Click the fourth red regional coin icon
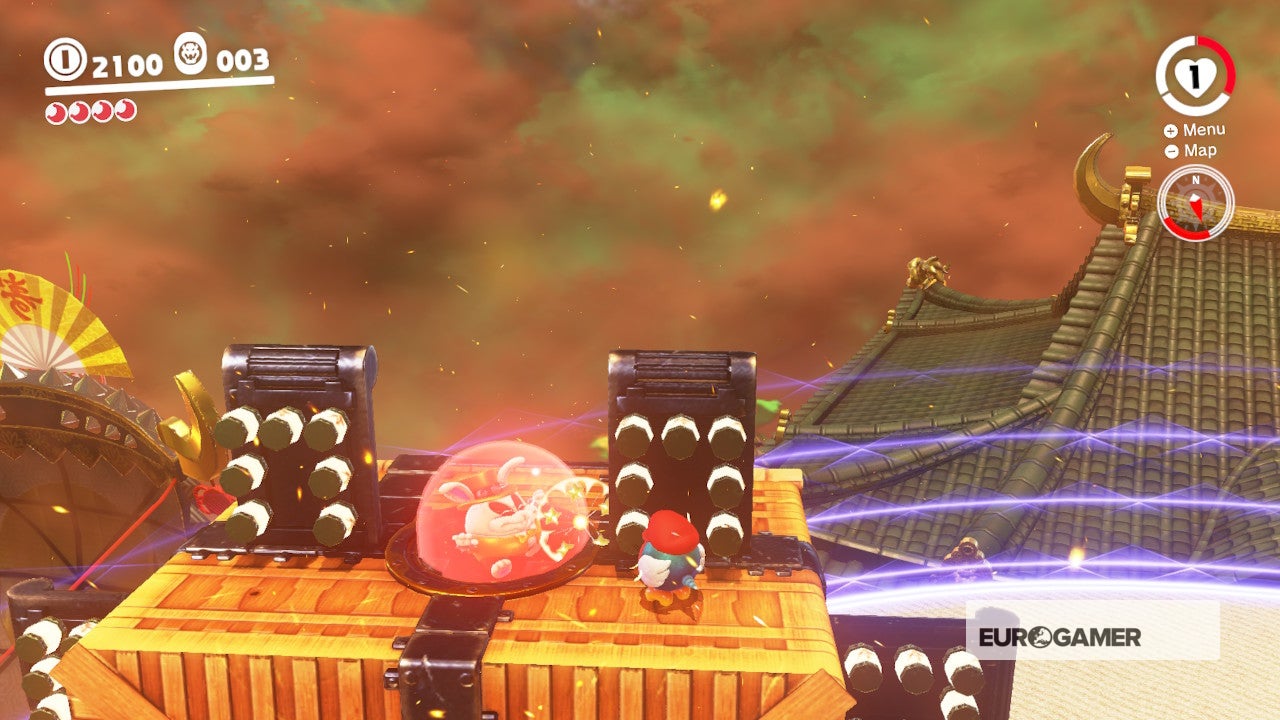1280x720 pixels. pos(124,110)
